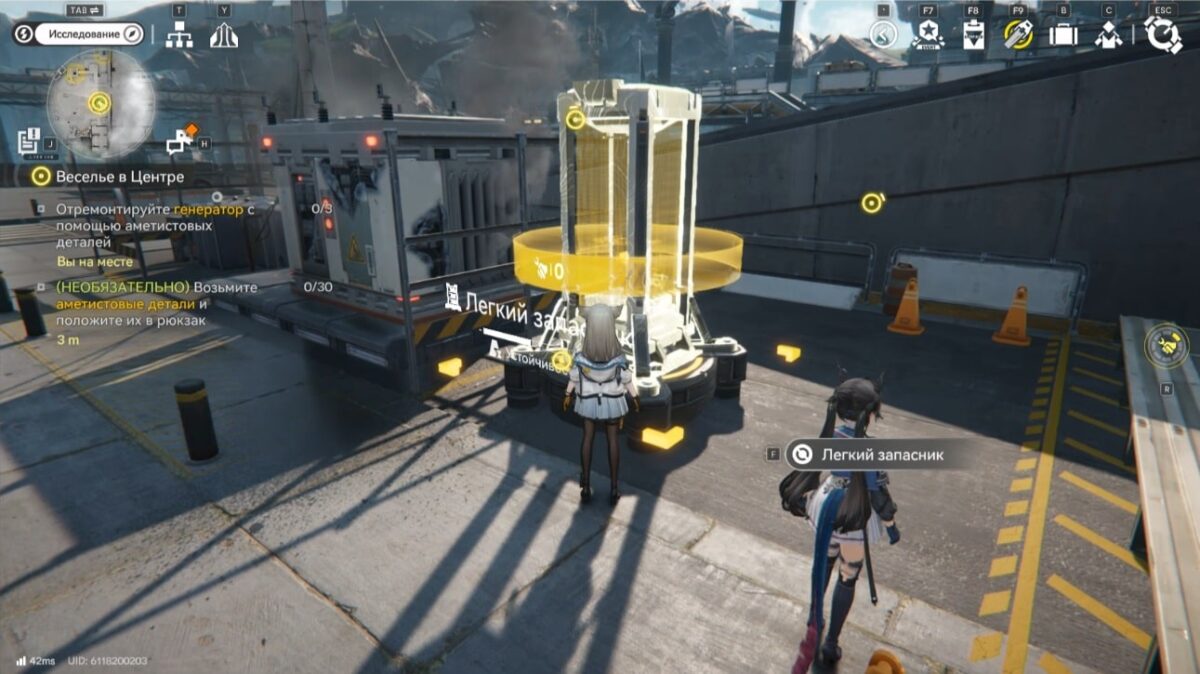
Task: Open the circular minimap
Action: pyautogui.click(x=100, y=103)
